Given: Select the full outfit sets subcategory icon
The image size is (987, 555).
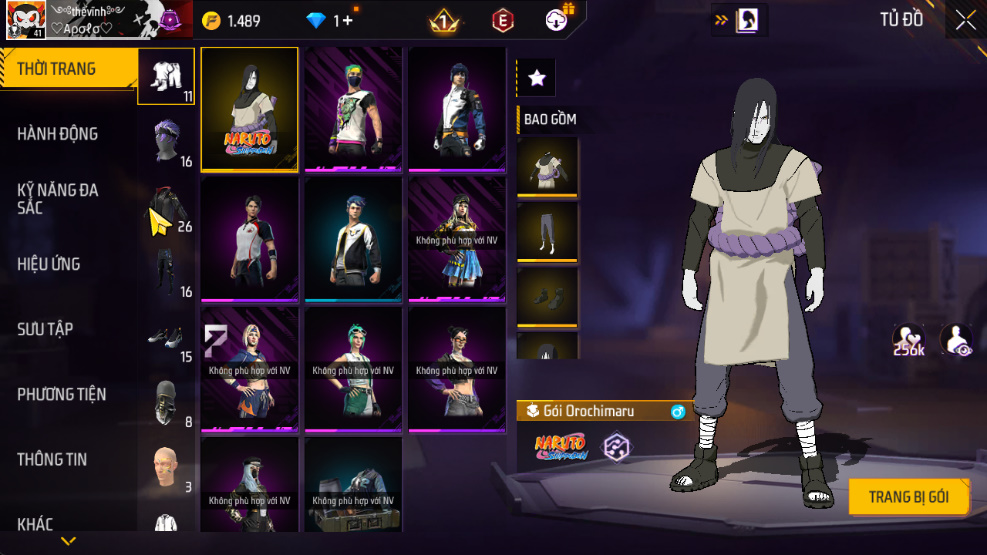Looking at the screenshot, I should [x=166, y=76].
